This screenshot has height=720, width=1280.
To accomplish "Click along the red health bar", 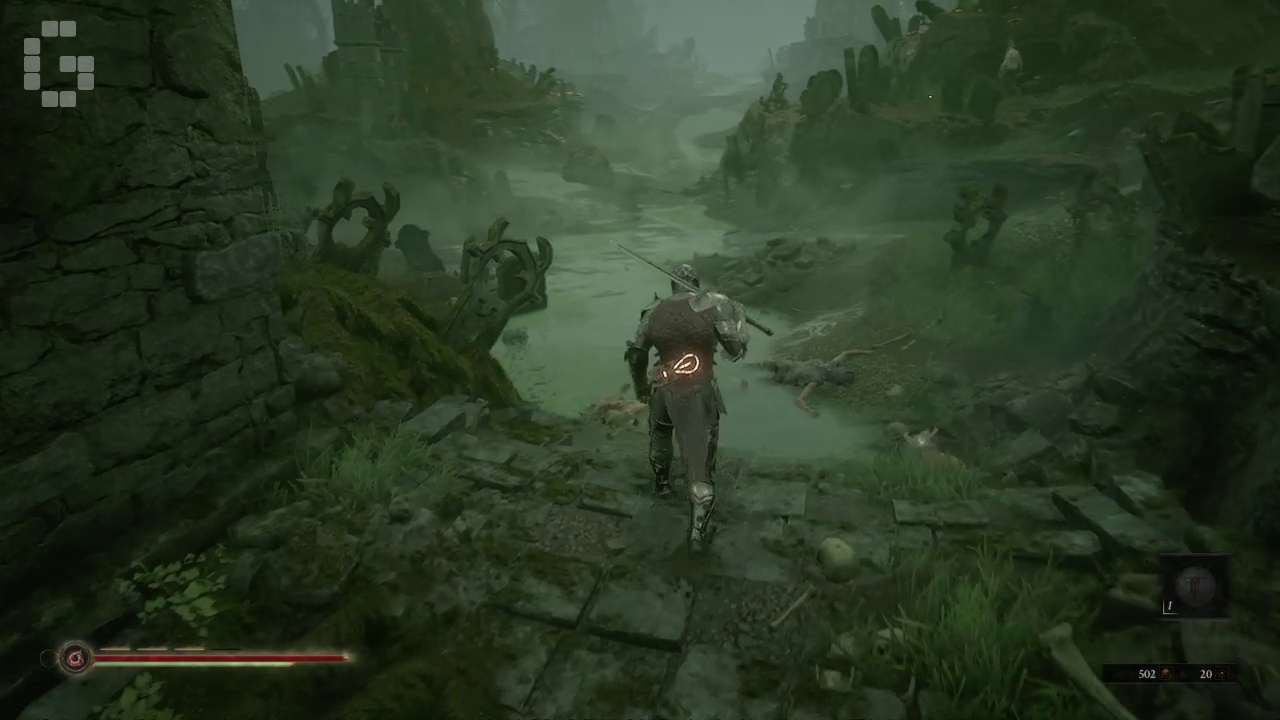I will (220, 658).
